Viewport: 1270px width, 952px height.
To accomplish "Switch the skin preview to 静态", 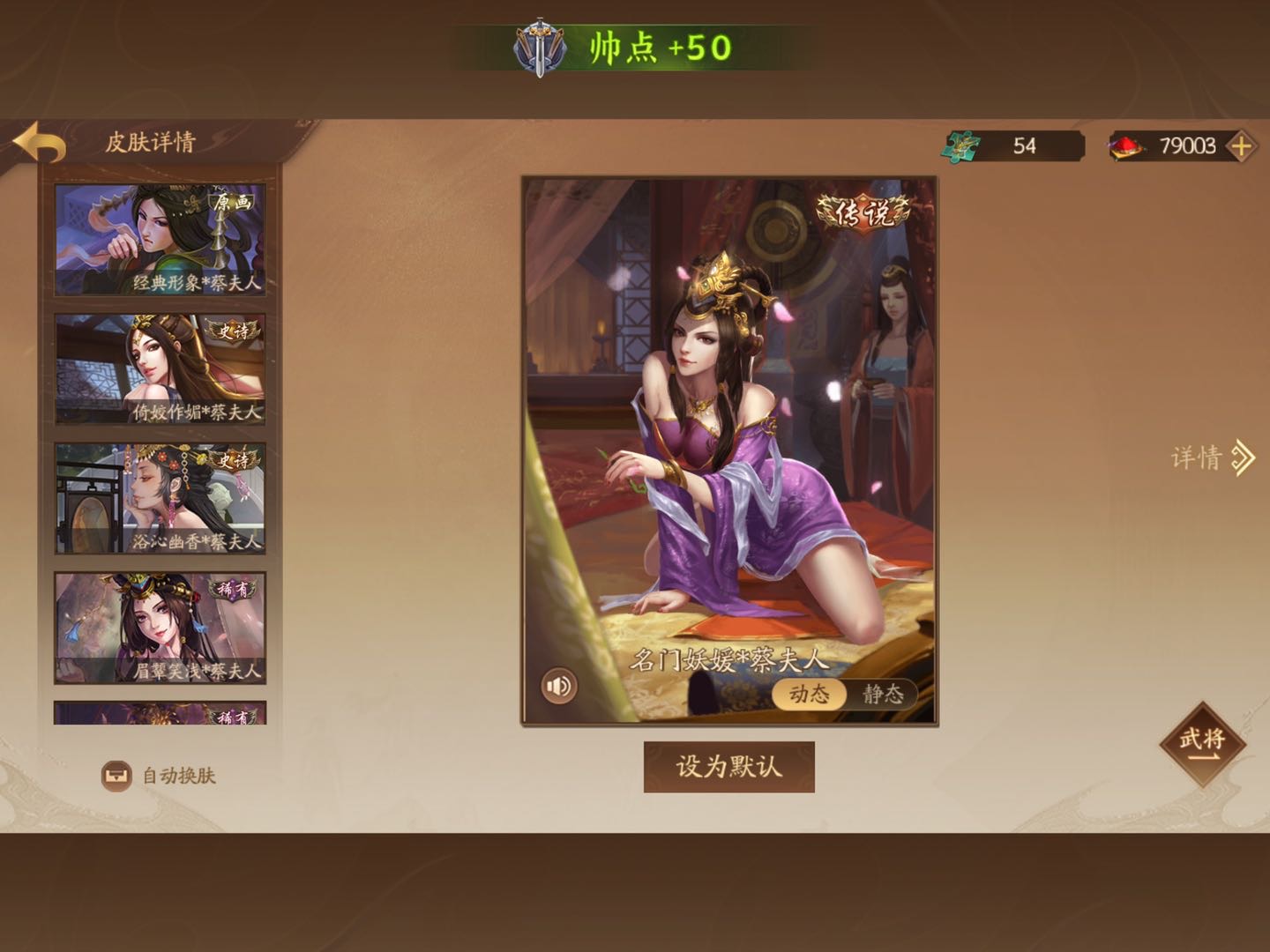I will click(x=882, y=694).
